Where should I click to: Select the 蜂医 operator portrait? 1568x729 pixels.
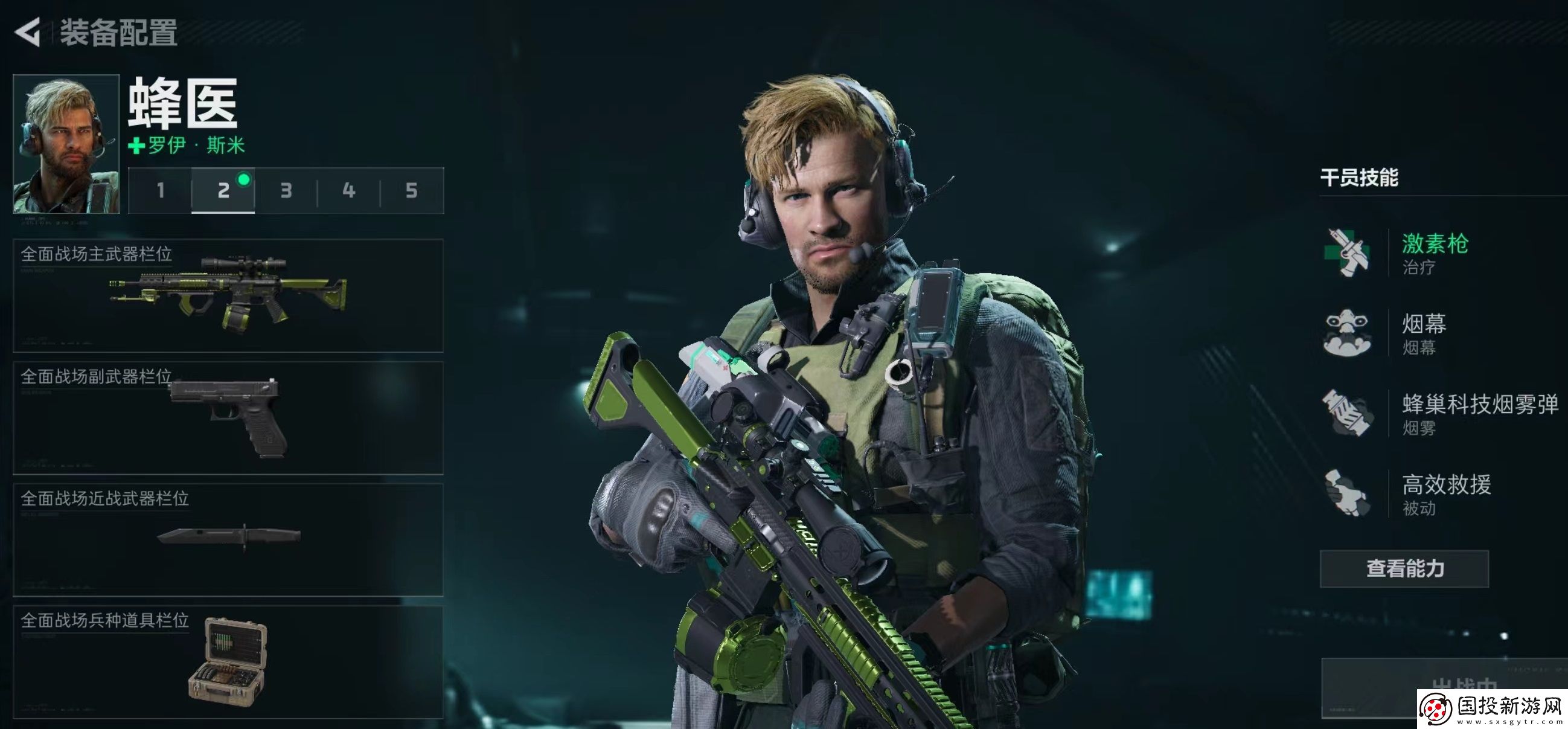point(66,144)
